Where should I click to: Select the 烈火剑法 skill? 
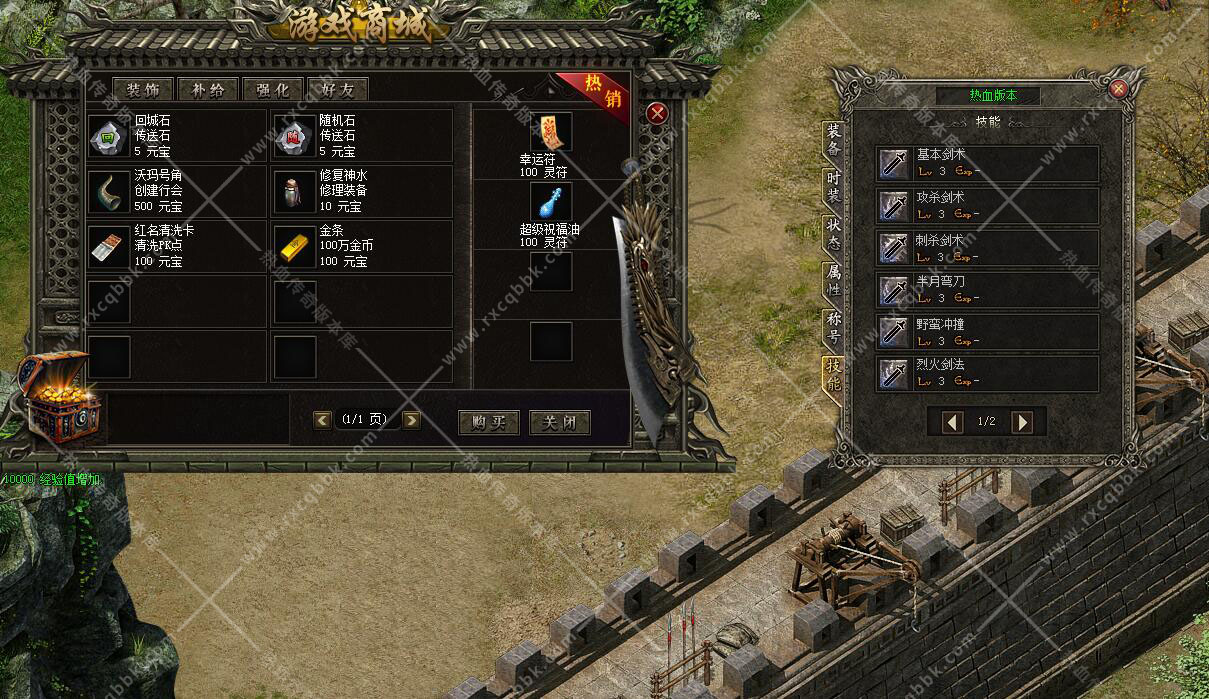987,373
